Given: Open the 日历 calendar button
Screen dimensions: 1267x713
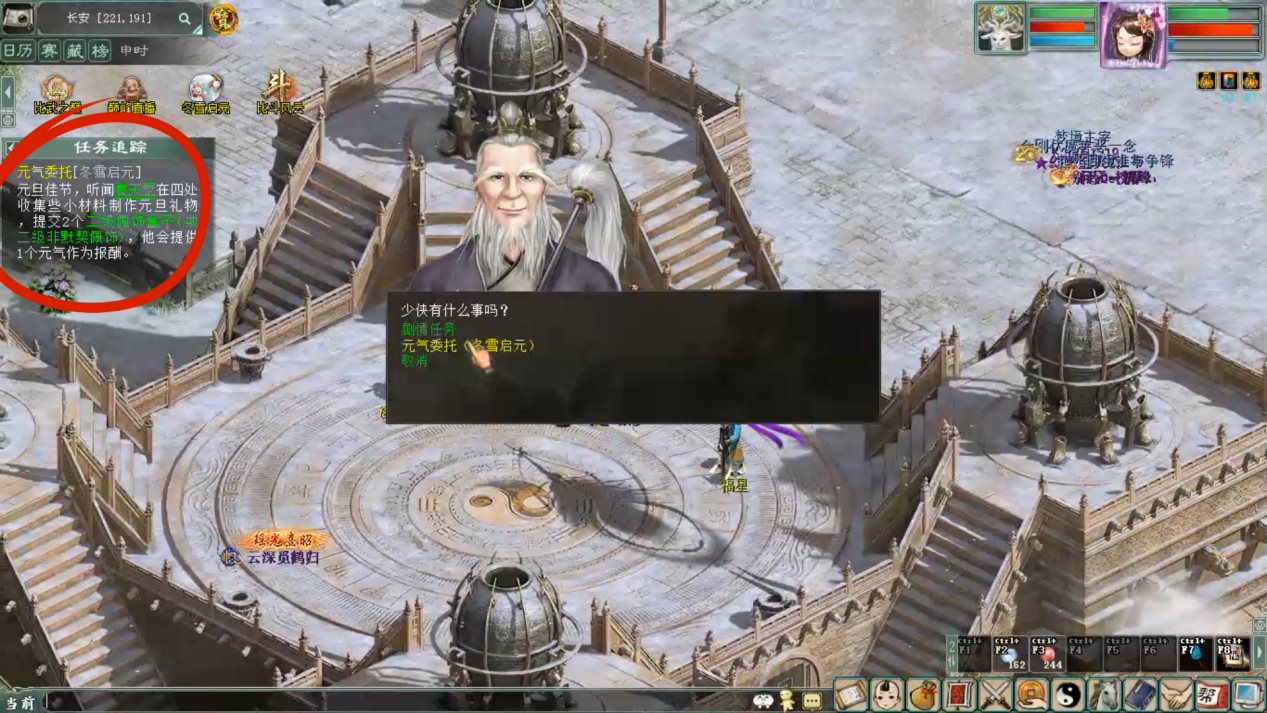Looking at the screenshot, I should pyautogui.click(x=17, y=50).
